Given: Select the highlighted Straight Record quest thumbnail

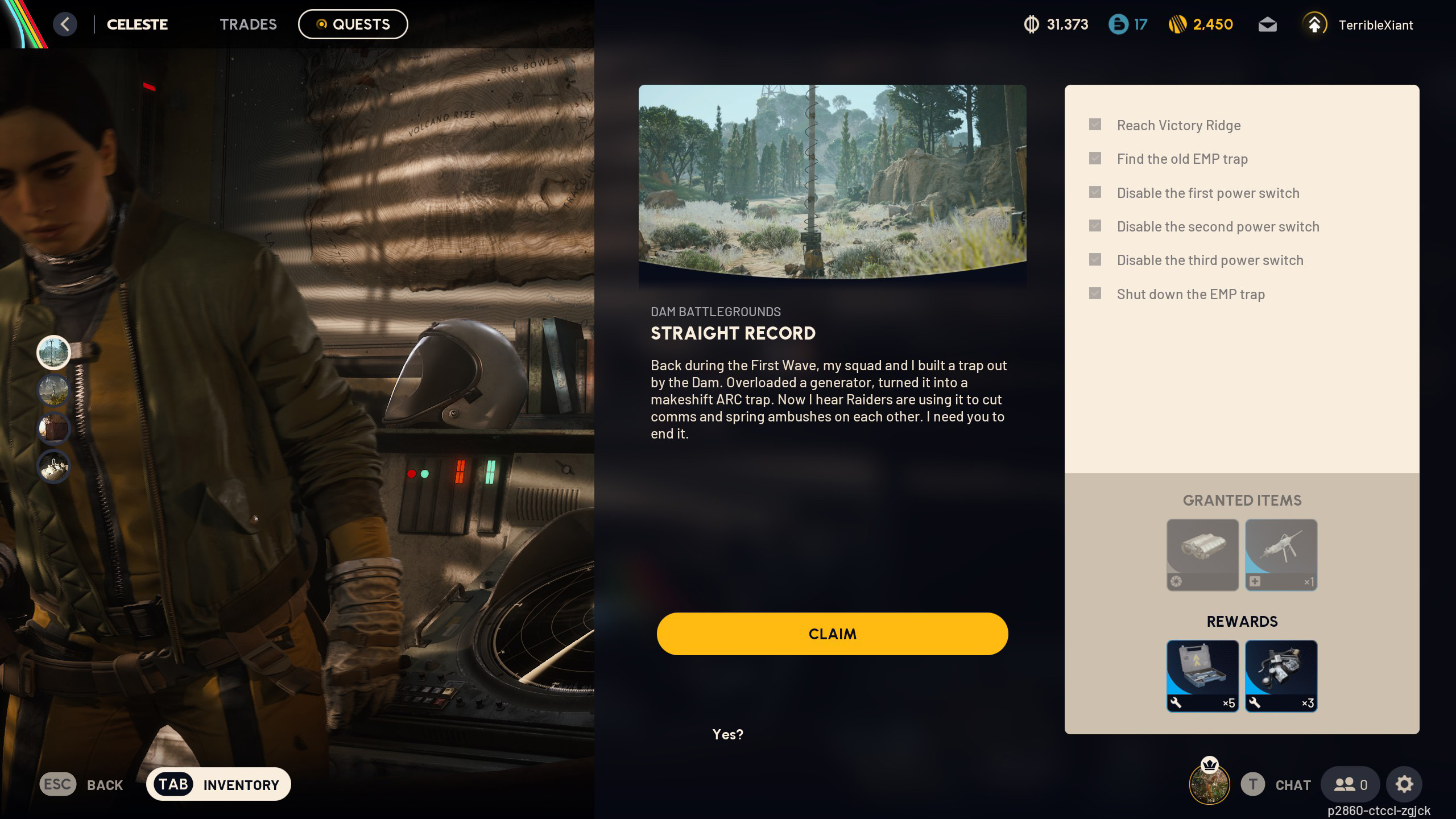Looking at the screenshot, I should coord(53,352).
